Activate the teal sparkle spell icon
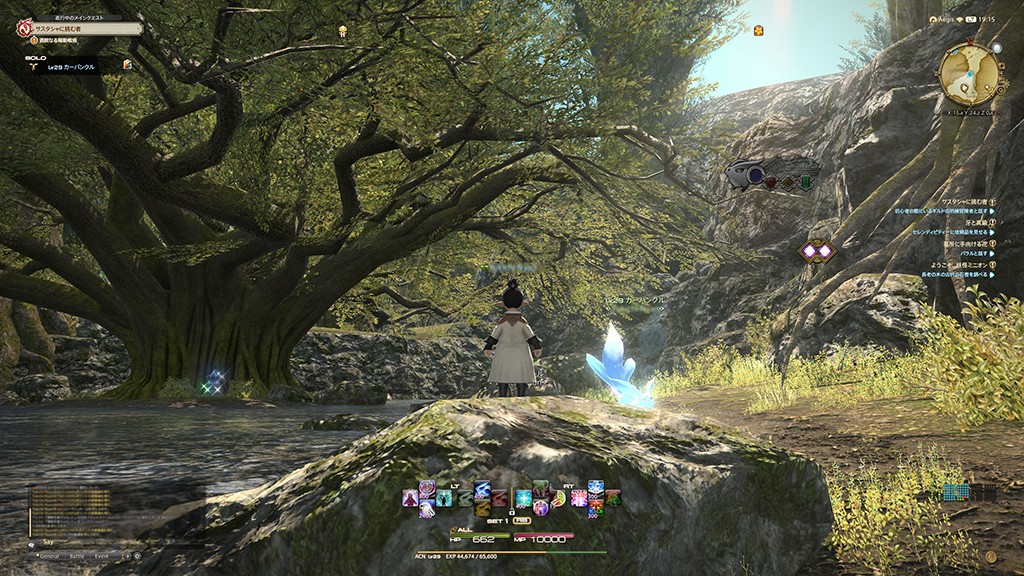Viewport: 1024px width, 576px height. (524, 498)
